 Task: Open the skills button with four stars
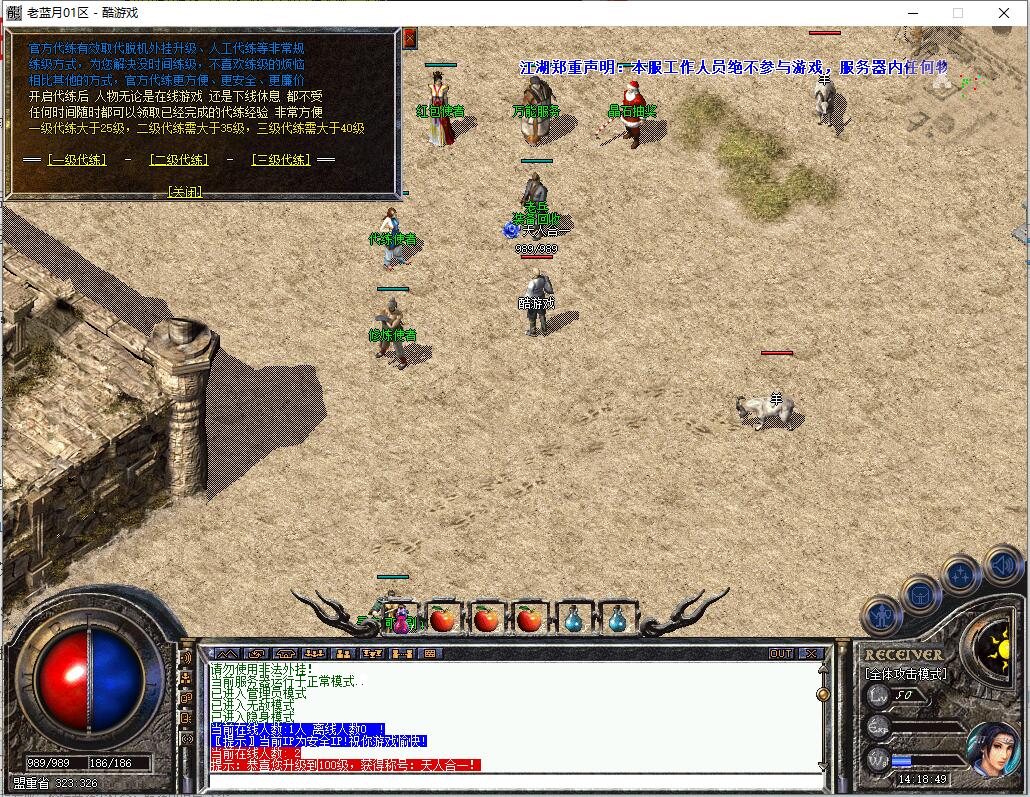click(x=961, y=575)
